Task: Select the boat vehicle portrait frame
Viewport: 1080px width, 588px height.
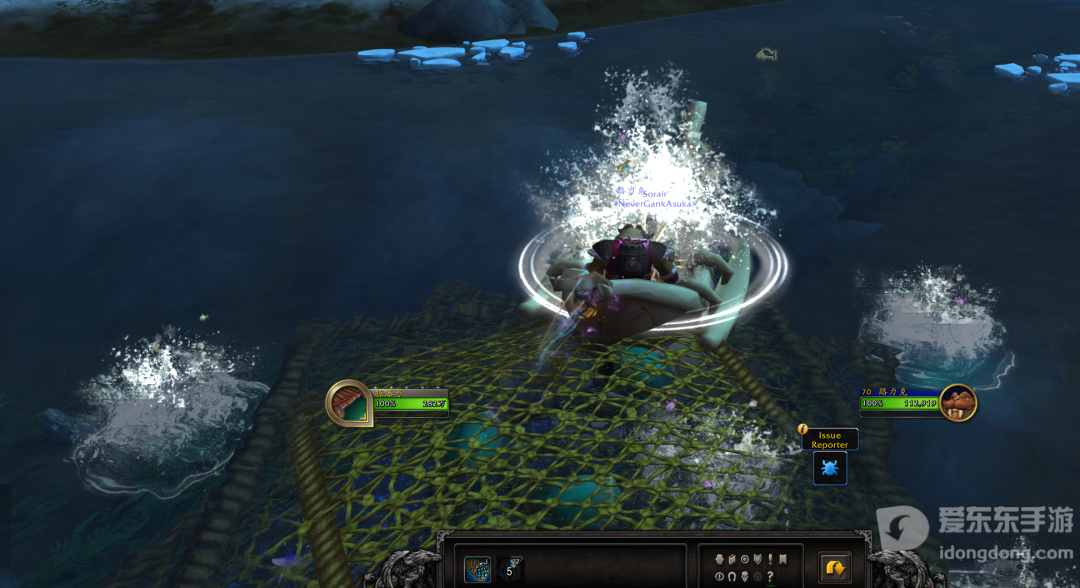Action: click(349, 404)
